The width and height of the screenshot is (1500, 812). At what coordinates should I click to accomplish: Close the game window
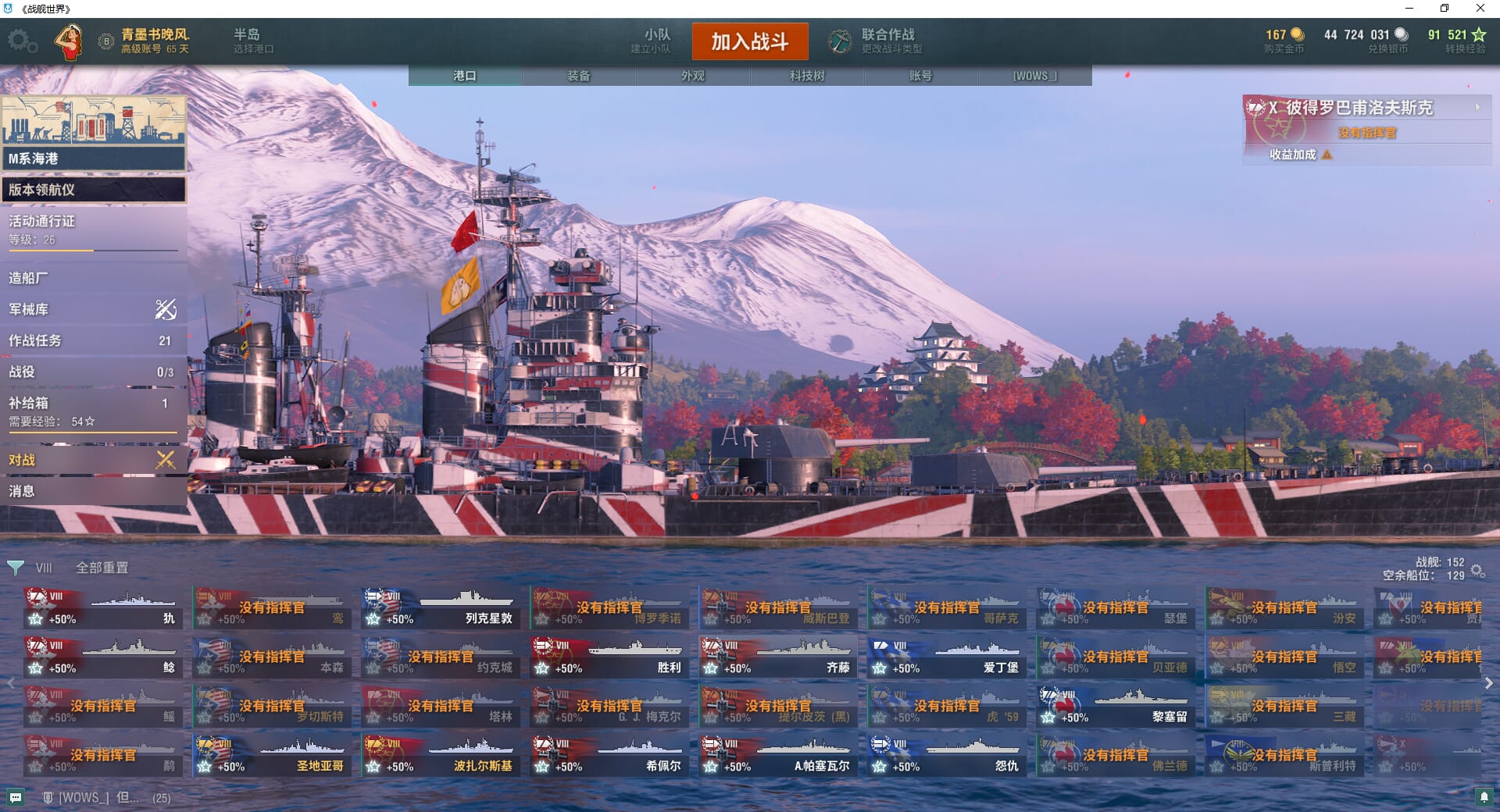click(x=1480, y=9)
